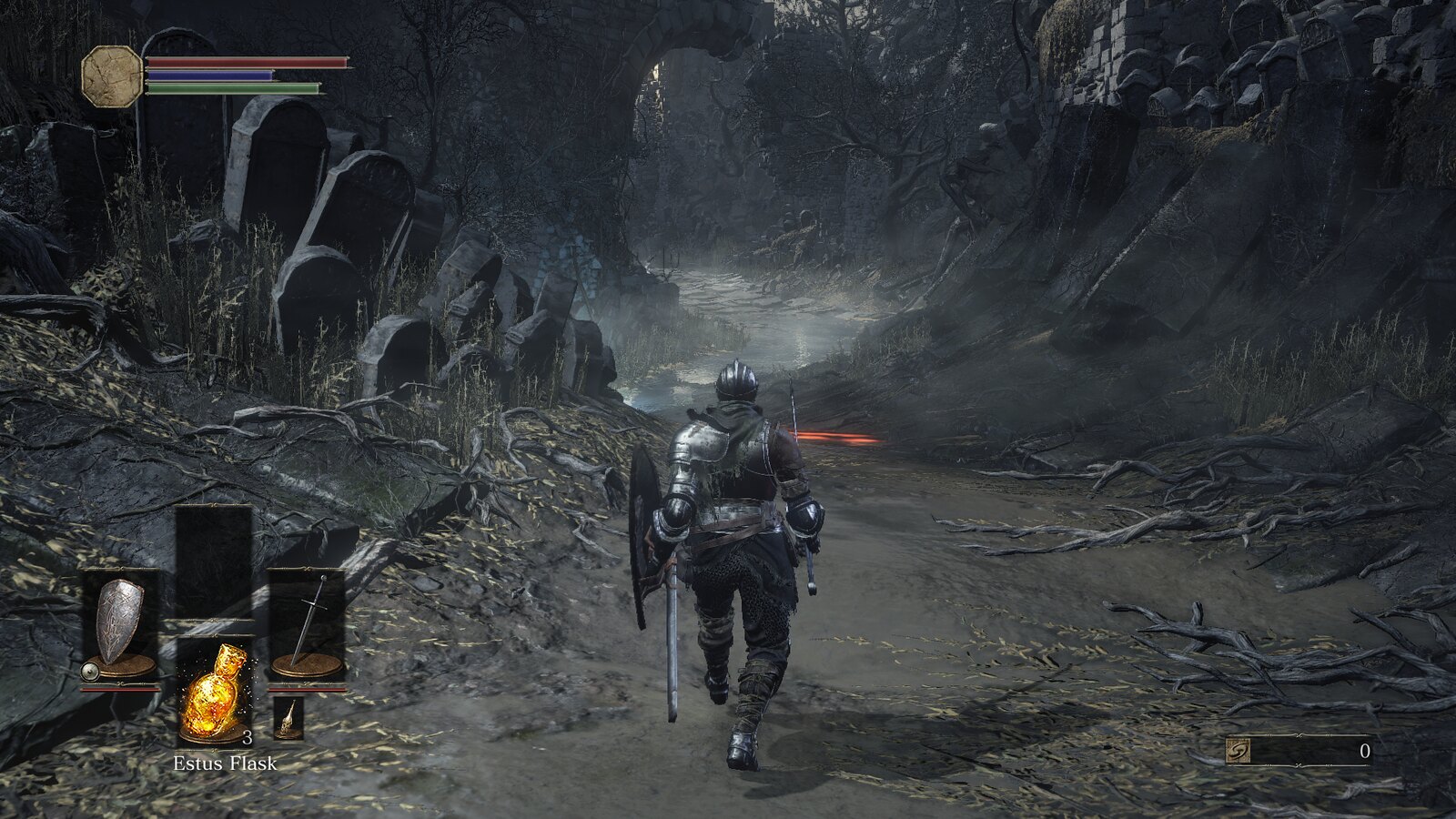Click the octagonal character emblem beside the bars

point(112,76)
